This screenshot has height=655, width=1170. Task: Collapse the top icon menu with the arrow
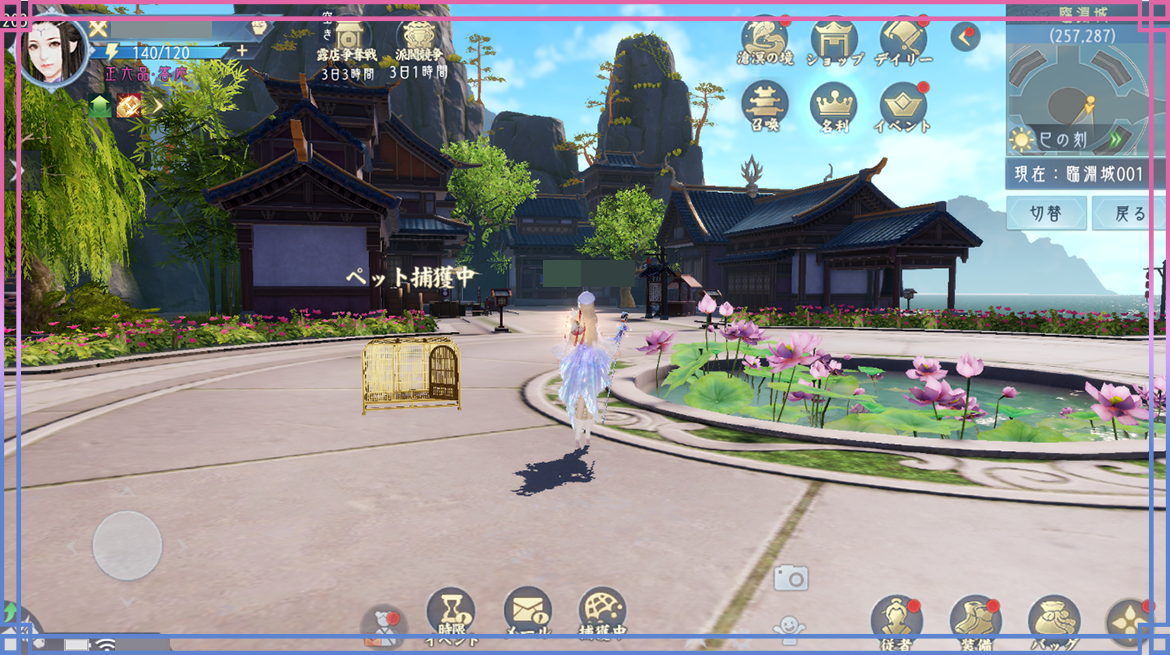(965, 38)
